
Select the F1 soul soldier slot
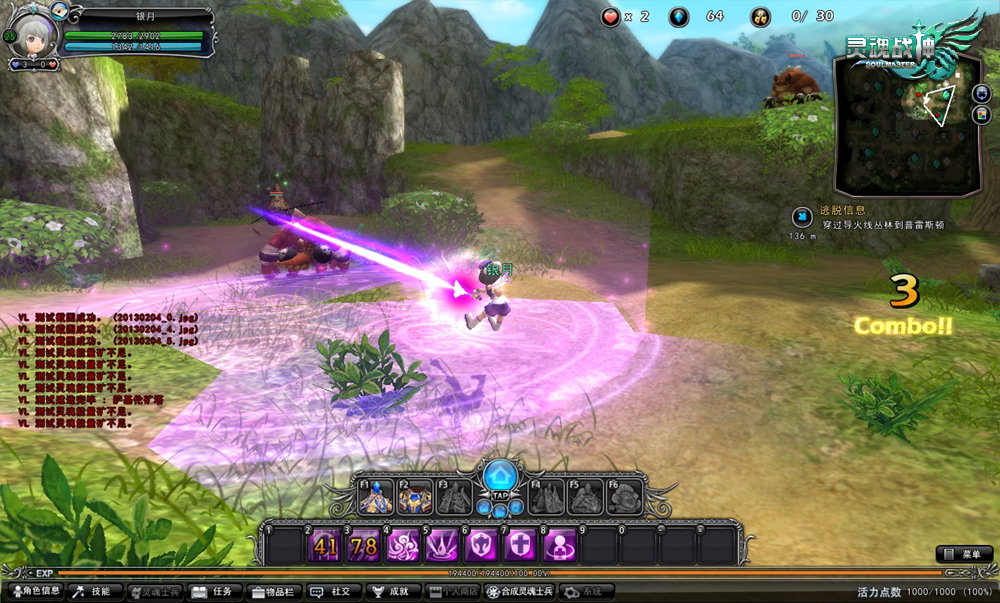pyautogui.click(x=374, y=497)
